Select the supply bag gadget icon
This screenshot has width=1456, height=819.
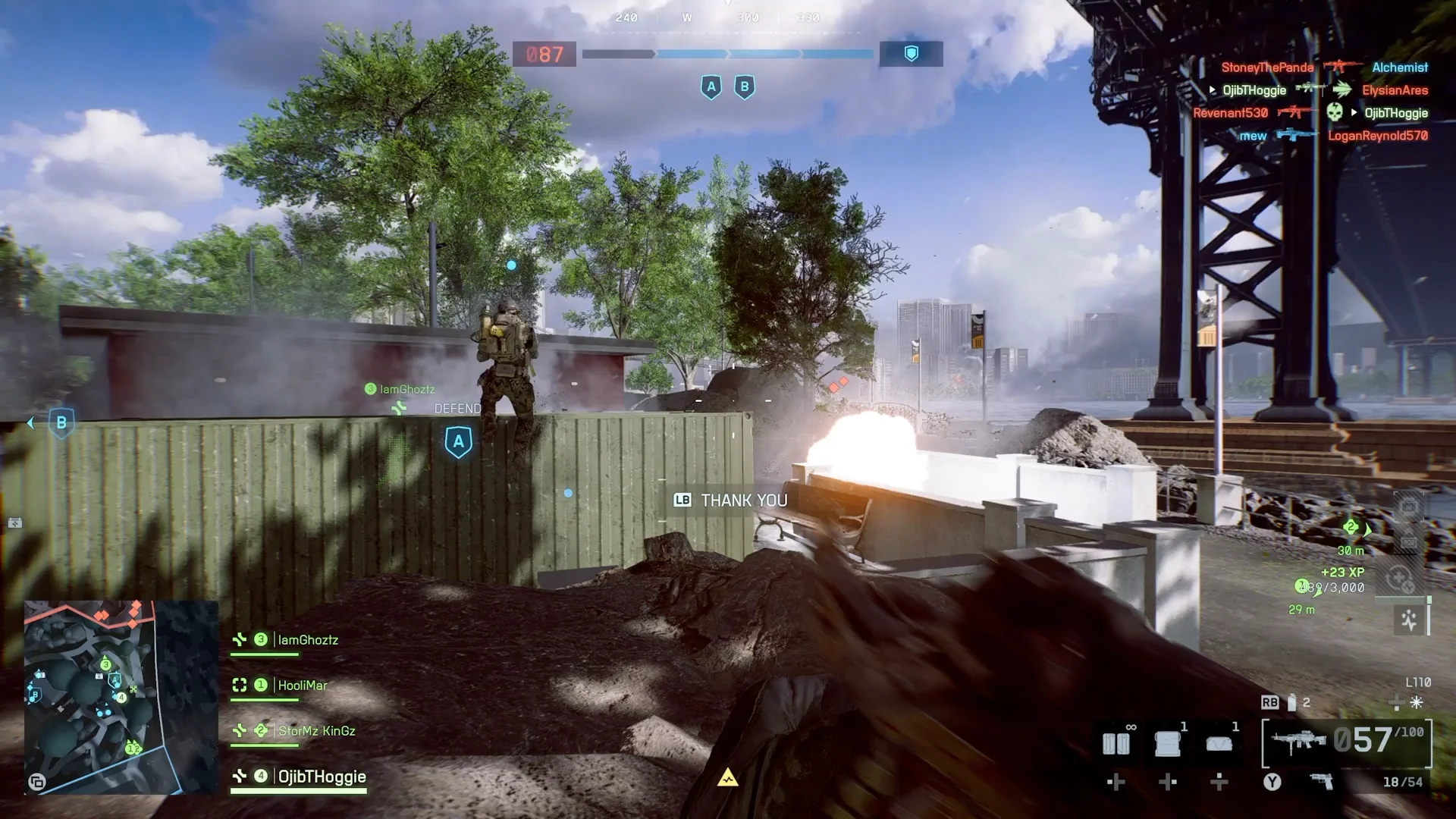[x=1218, y=743]
